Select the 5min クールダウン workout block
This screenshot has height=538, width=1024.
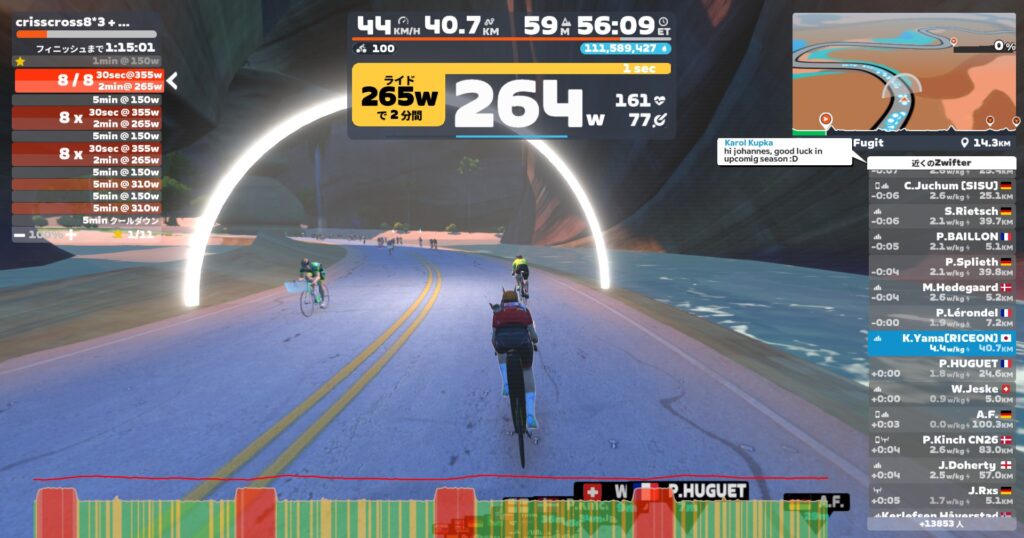pyautogui.click(x=88, y=220)
